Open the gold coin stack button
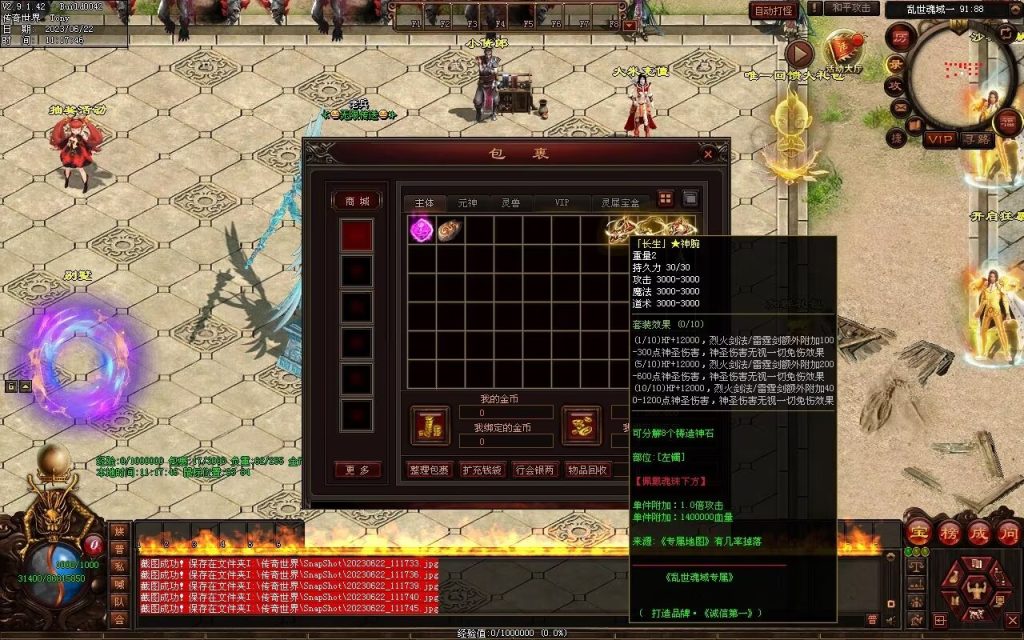The height and width of the screenshot is (640, 1024). click(x=430, y=424)
